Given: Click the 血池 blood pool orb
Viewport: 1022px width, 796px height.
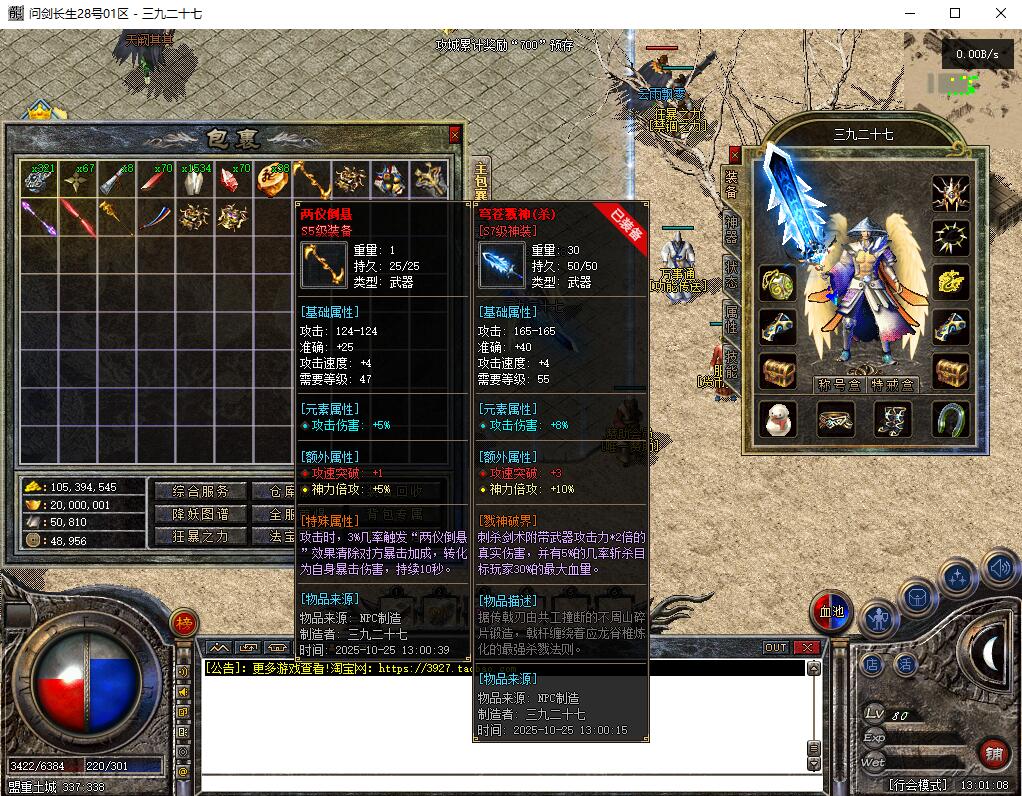Looking at the screenshot, I should (x=829, y=612).
